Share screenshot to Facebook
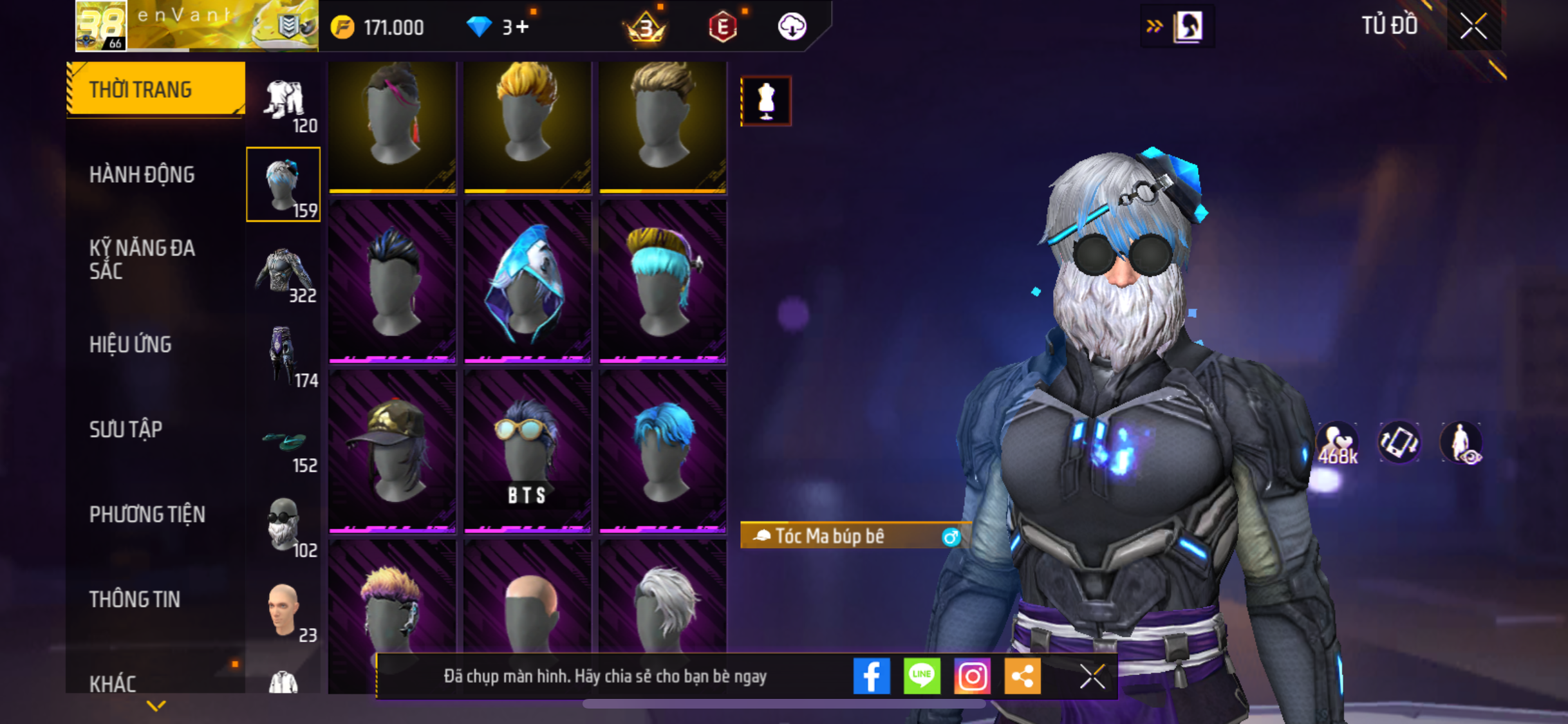This screenshot has width=1568, height=724. 872,676
